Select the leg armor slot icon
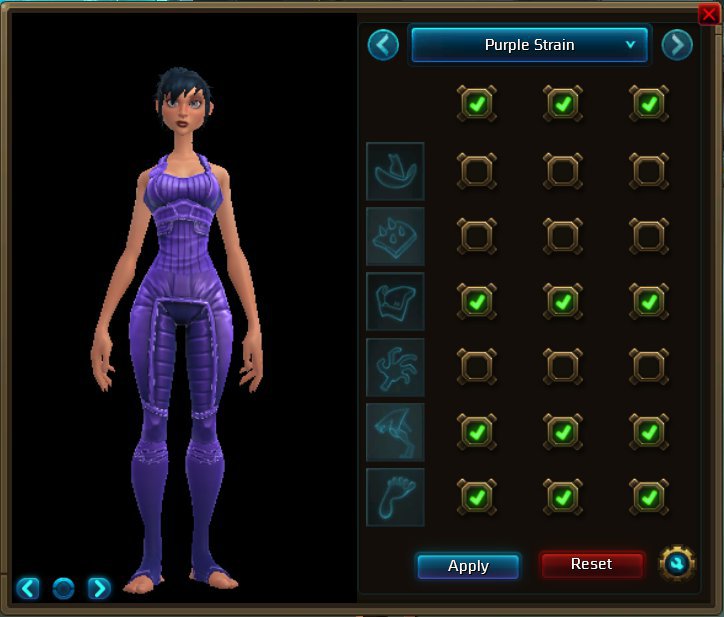 395,432
